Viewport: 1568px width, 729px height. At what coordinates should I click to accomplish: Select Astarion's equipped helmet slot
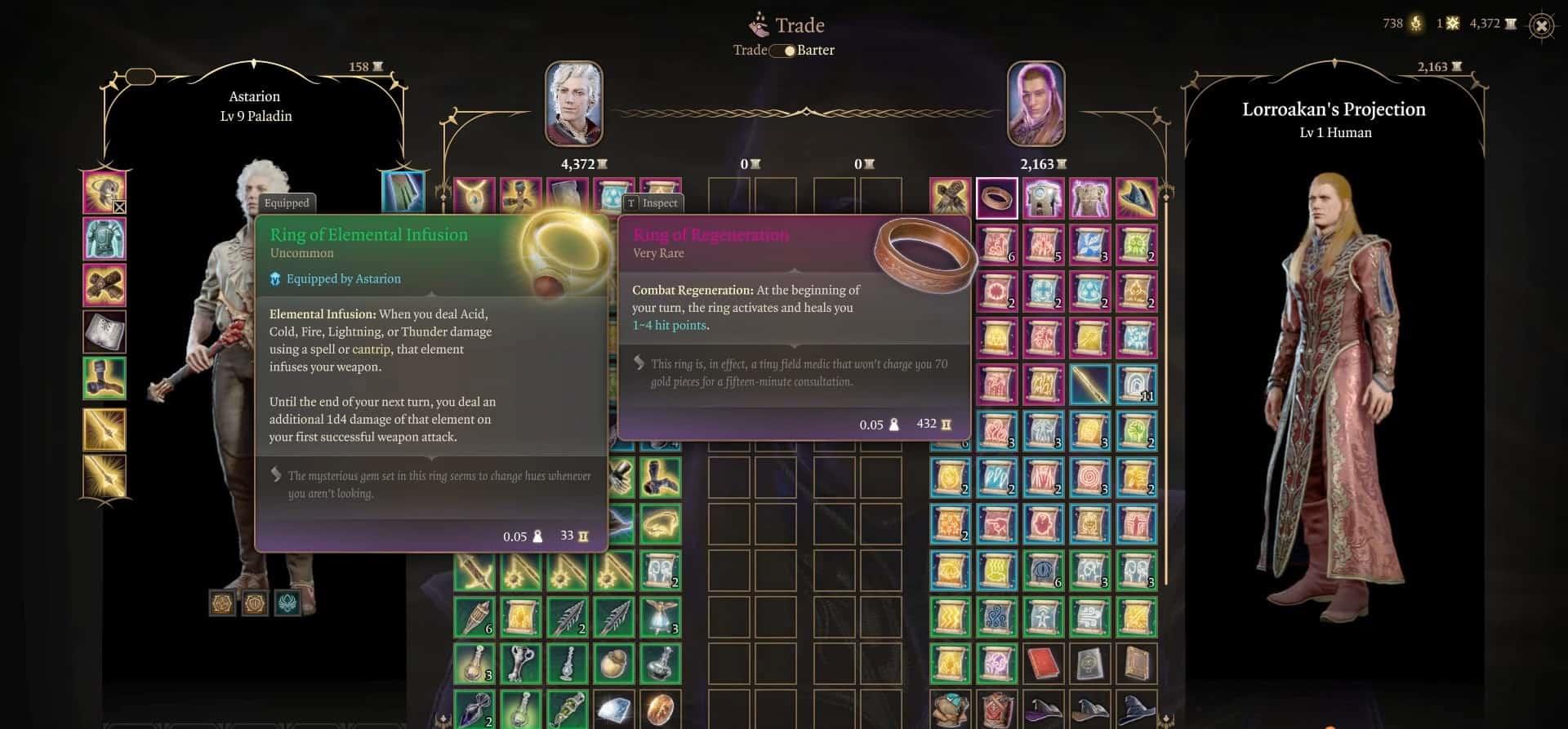click(105, 193)
